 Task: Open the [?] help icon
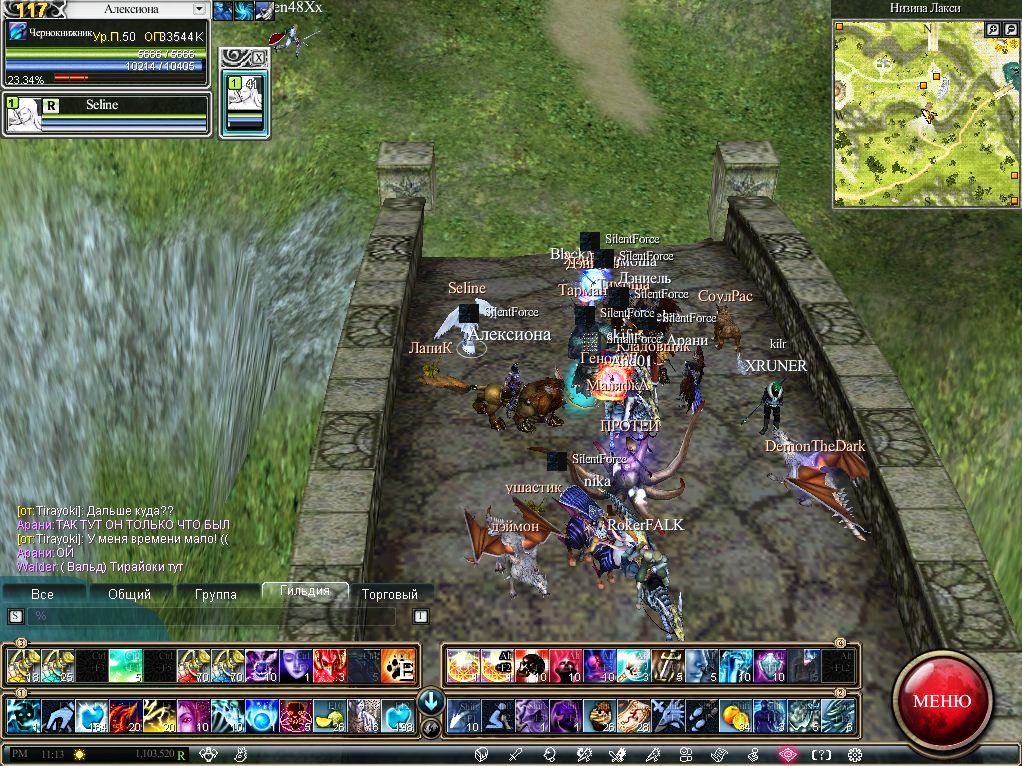point(821,754)
